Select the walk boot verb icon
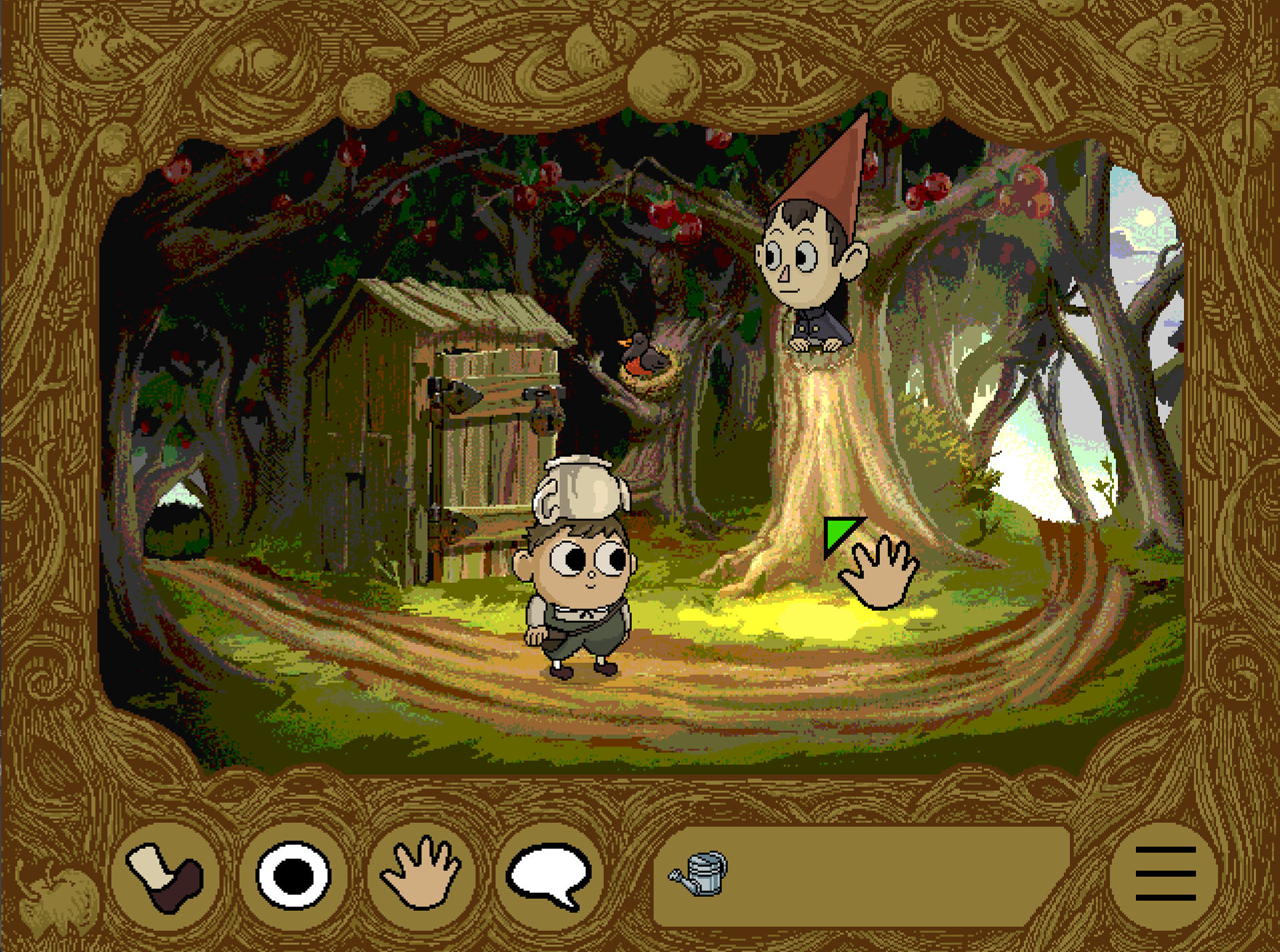Viewport: 1280px width, 952px height. point(166,875)
